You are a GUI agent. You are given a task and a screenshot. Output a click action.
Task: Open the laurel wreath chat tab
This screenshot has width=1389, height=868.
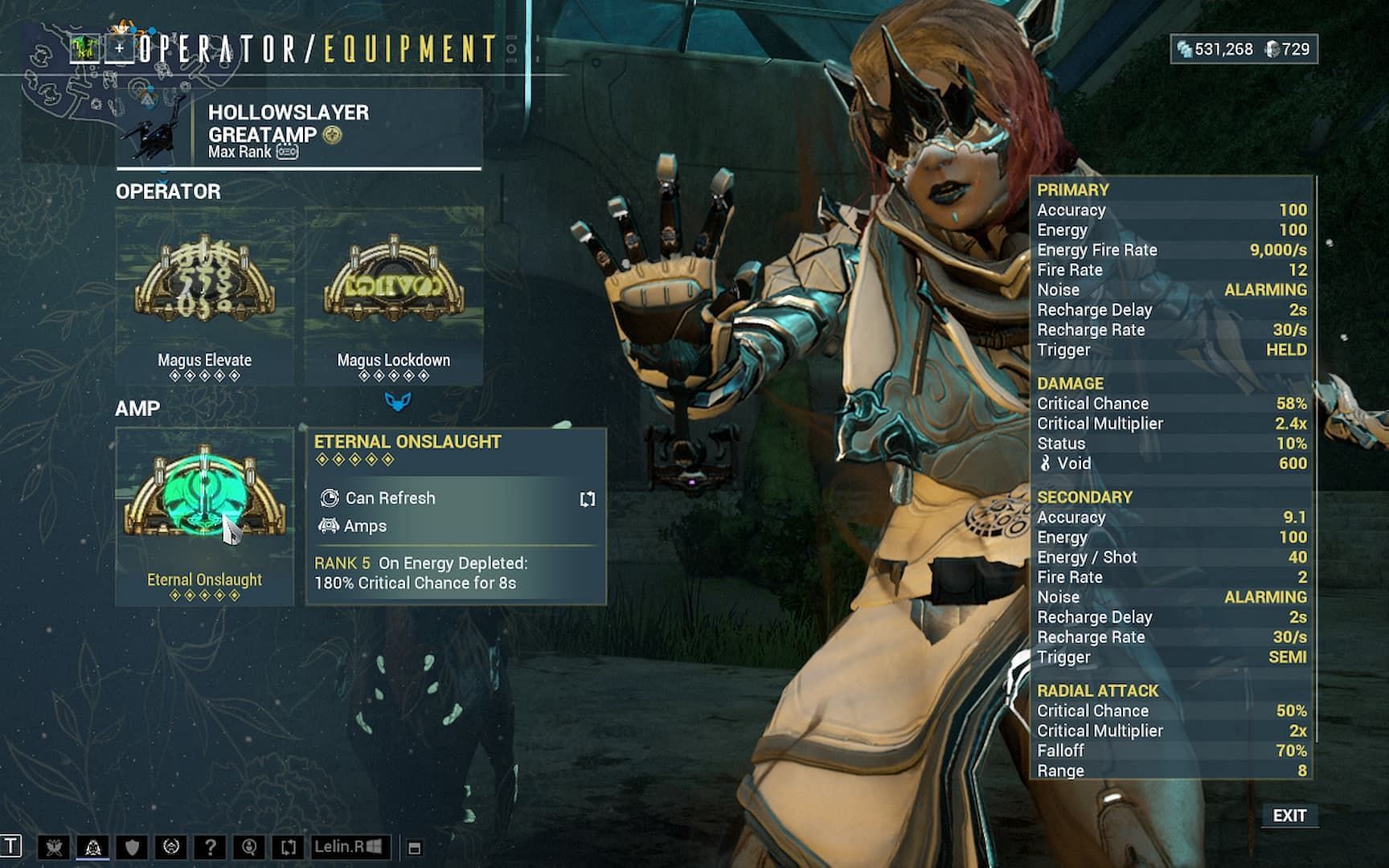point(171,847)
